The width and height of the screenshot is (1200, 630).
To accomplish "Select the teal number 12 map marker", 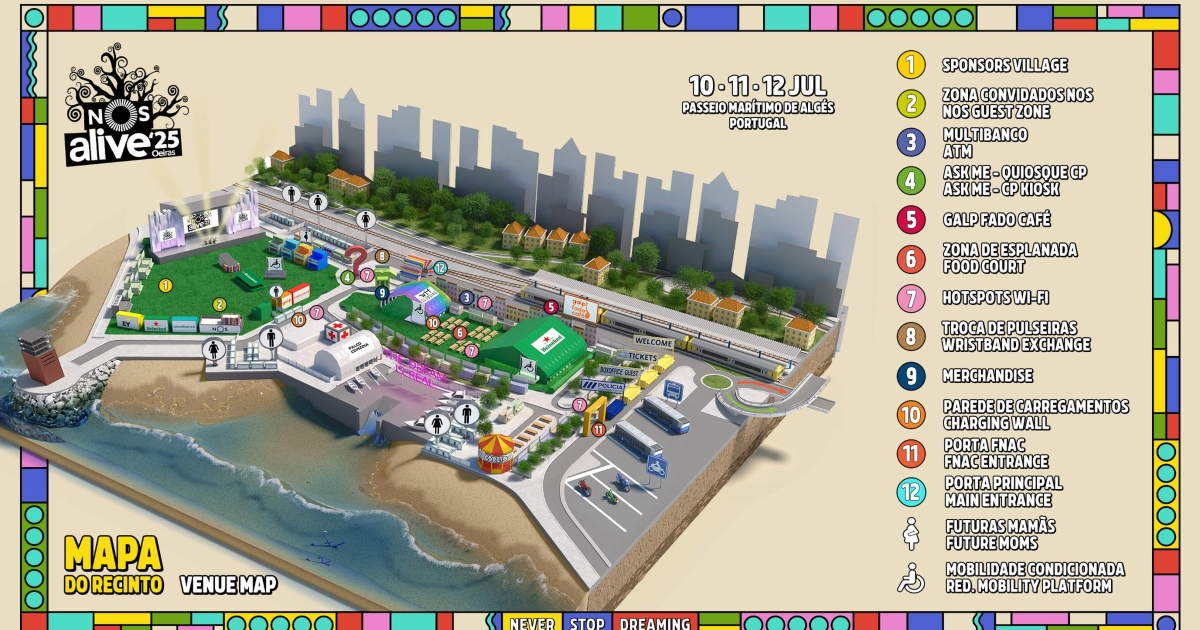I will 440,268.
